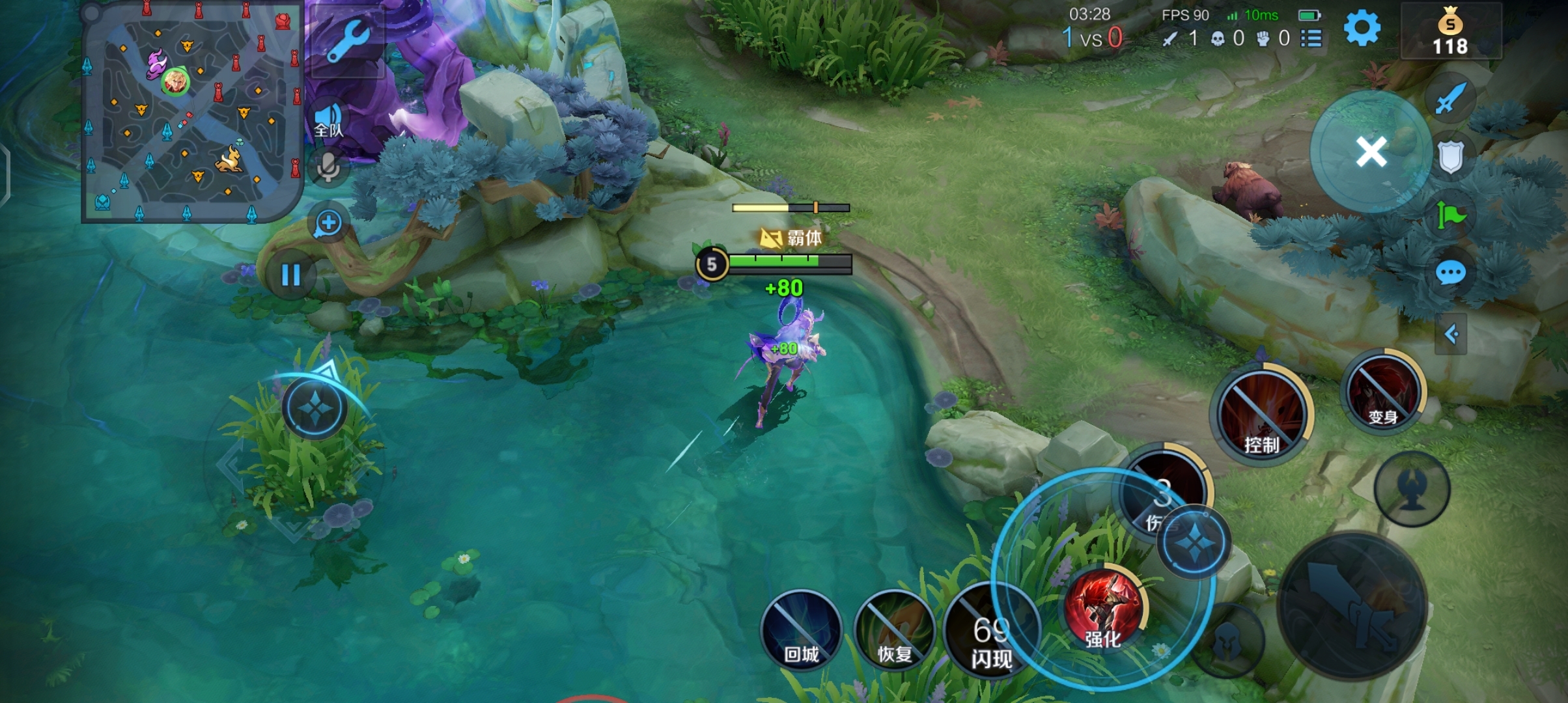Tap the large sword basic attack button
1568x703 pixels.
pyautogui.click(x=1352, y=605)
